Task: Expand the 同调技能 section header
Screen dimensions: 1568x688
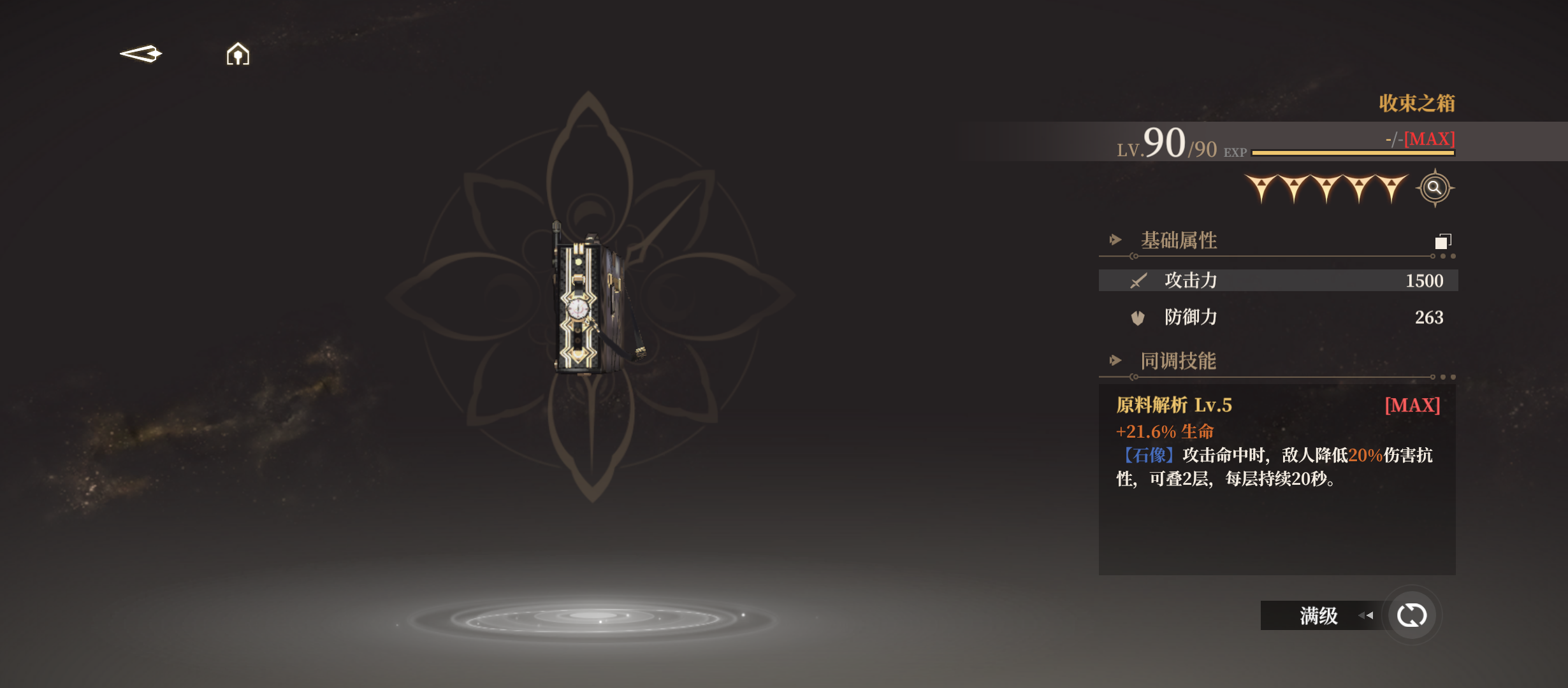Action: pos(1178,361)
